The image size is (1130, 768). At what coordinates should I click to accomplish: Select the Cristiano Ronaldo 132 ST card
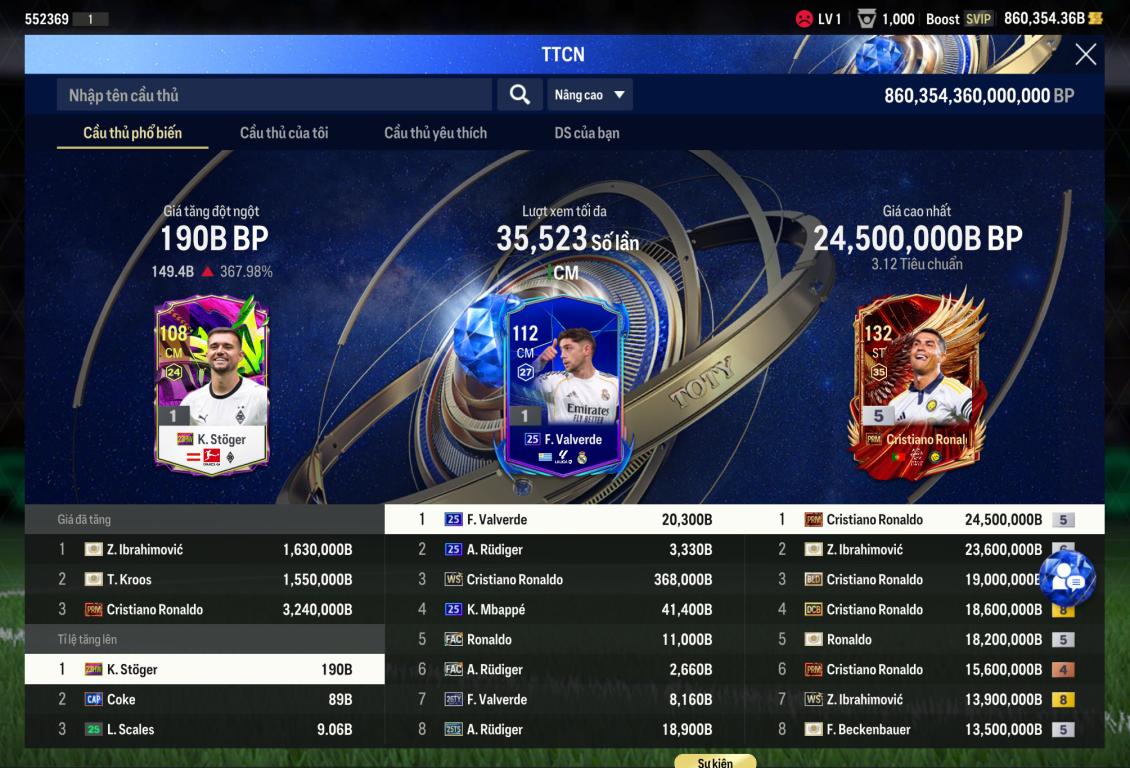pyautogui.click(x=917, y=385)
